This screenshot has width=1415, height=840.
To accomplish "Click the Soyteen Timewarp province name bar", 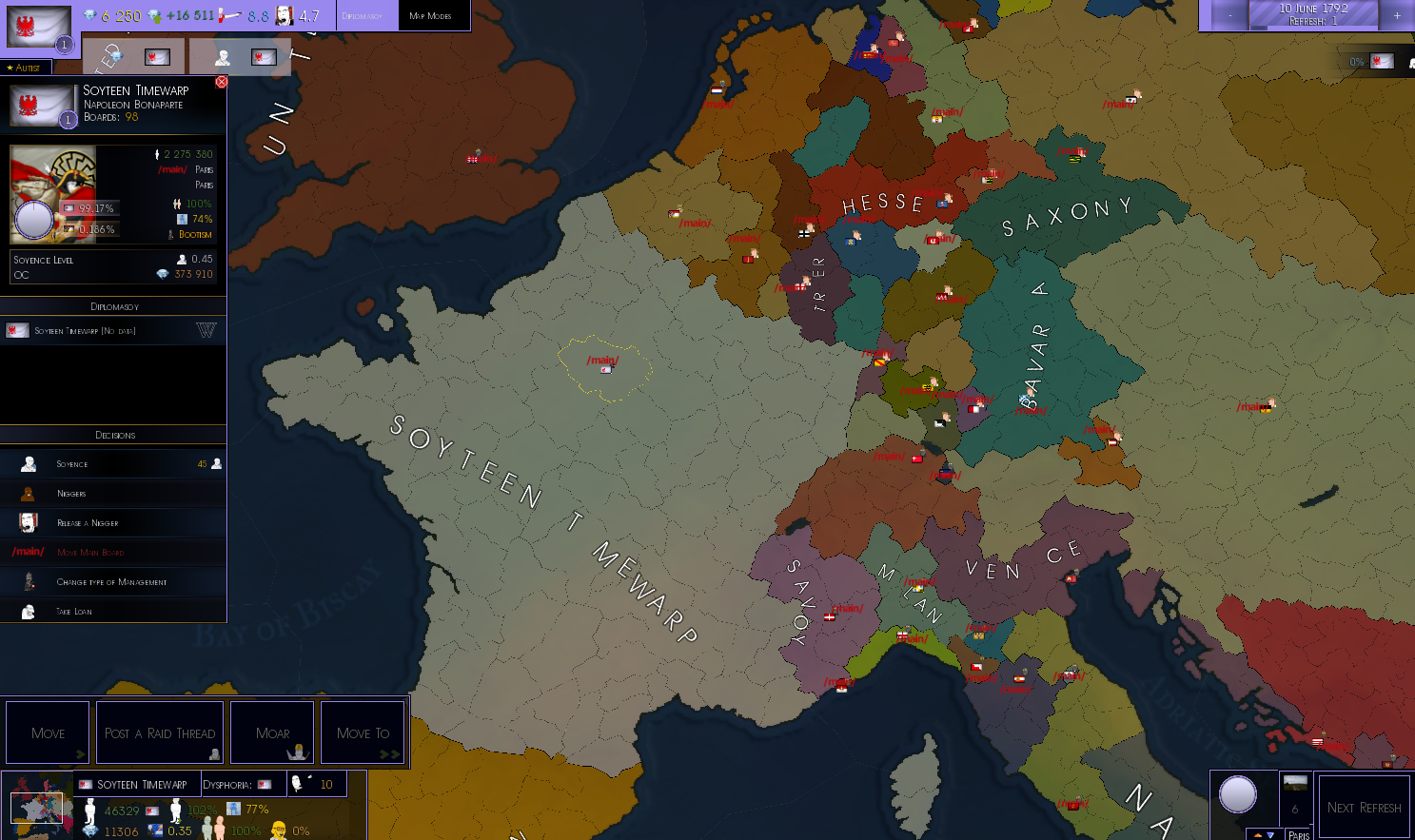I will 139,784.
